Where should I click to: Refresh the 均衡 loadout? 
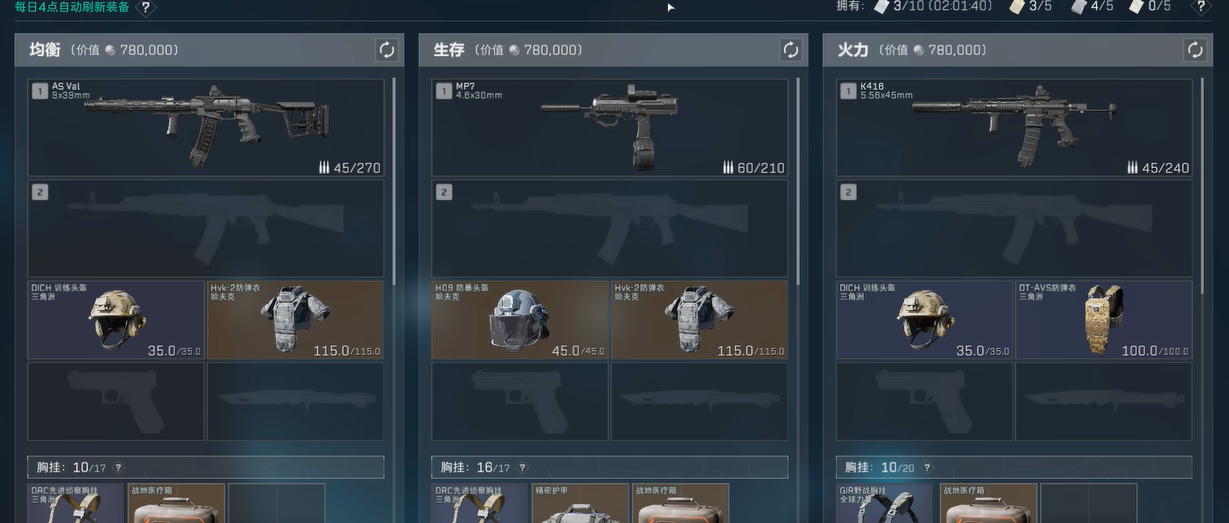386,50
